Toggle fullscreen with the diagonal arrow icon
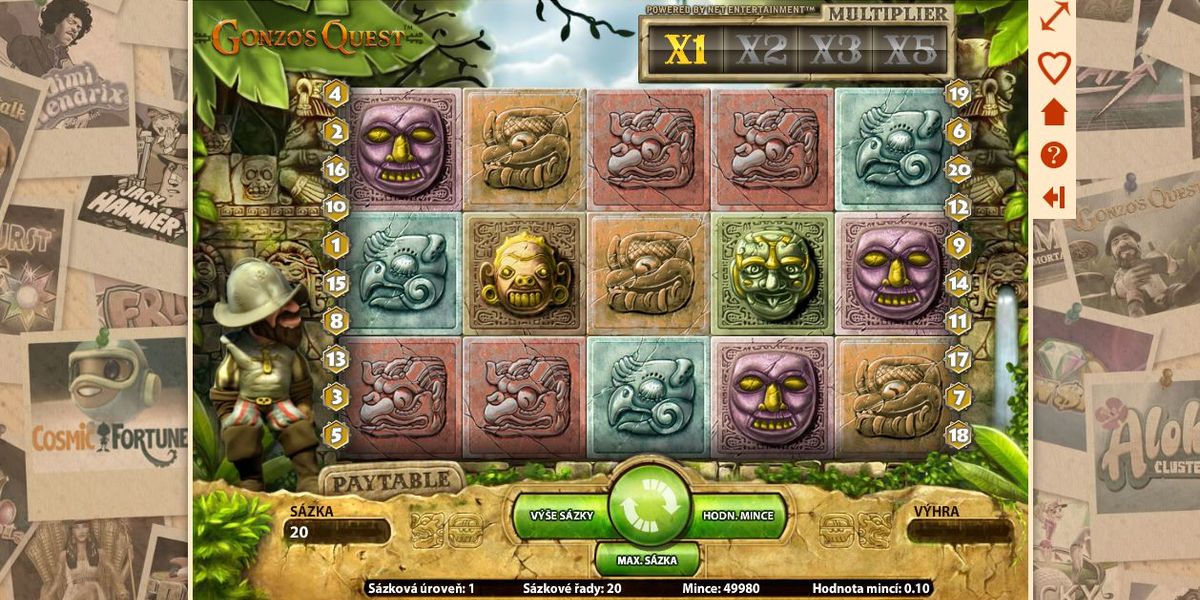Image resolution: width=1200 pixels, height=600 pixels. [1054, 17]
